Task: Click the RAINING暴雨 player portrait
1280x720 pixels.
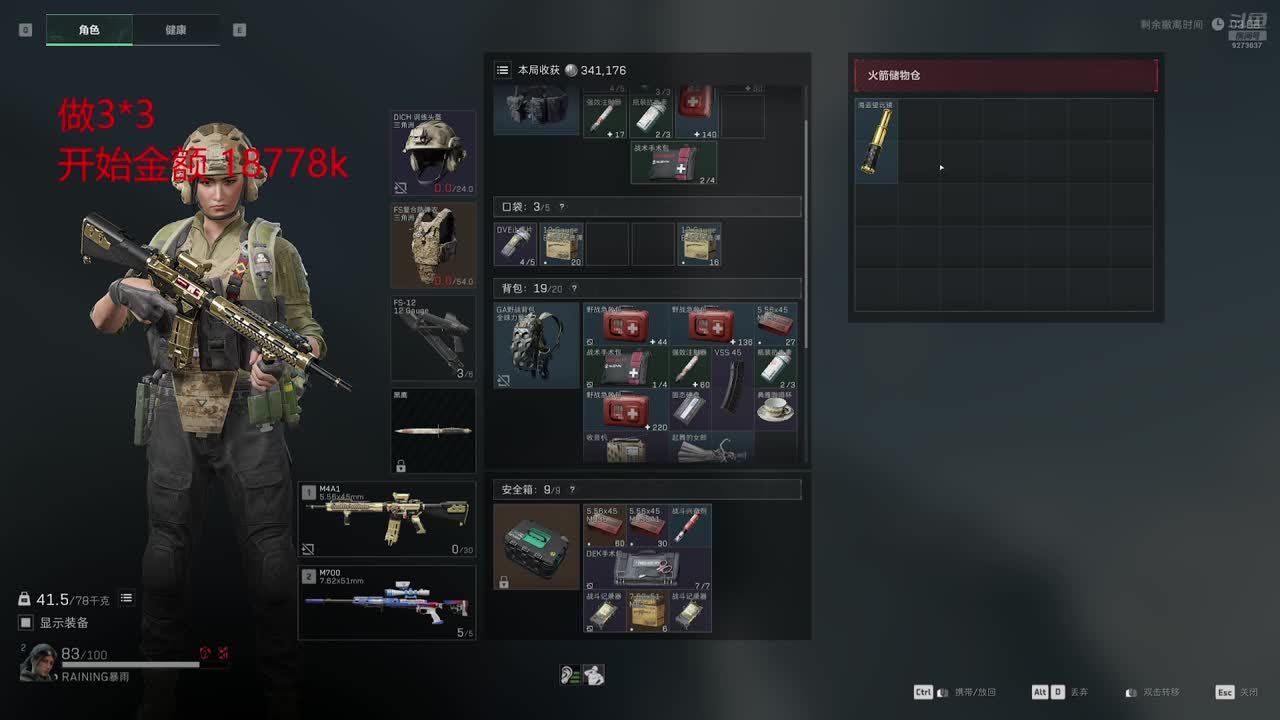Action: point(39,662)
